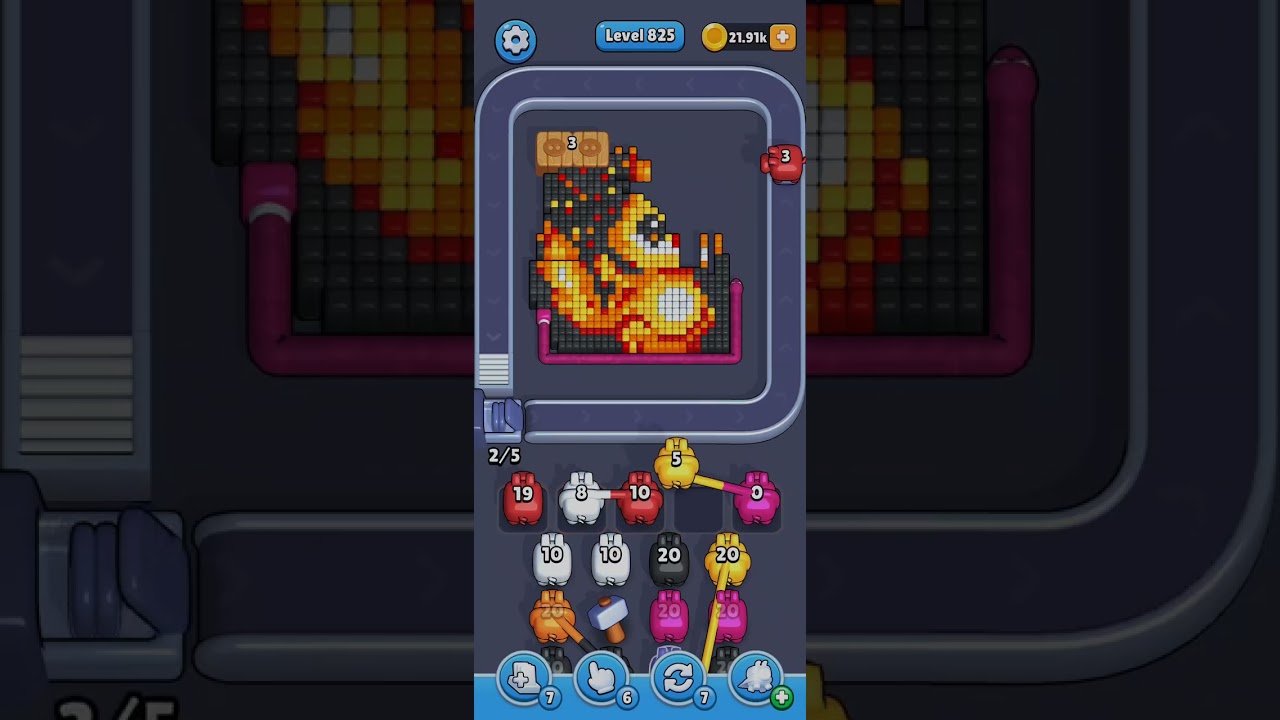Activate the pointing hand booster

[601, 680]
